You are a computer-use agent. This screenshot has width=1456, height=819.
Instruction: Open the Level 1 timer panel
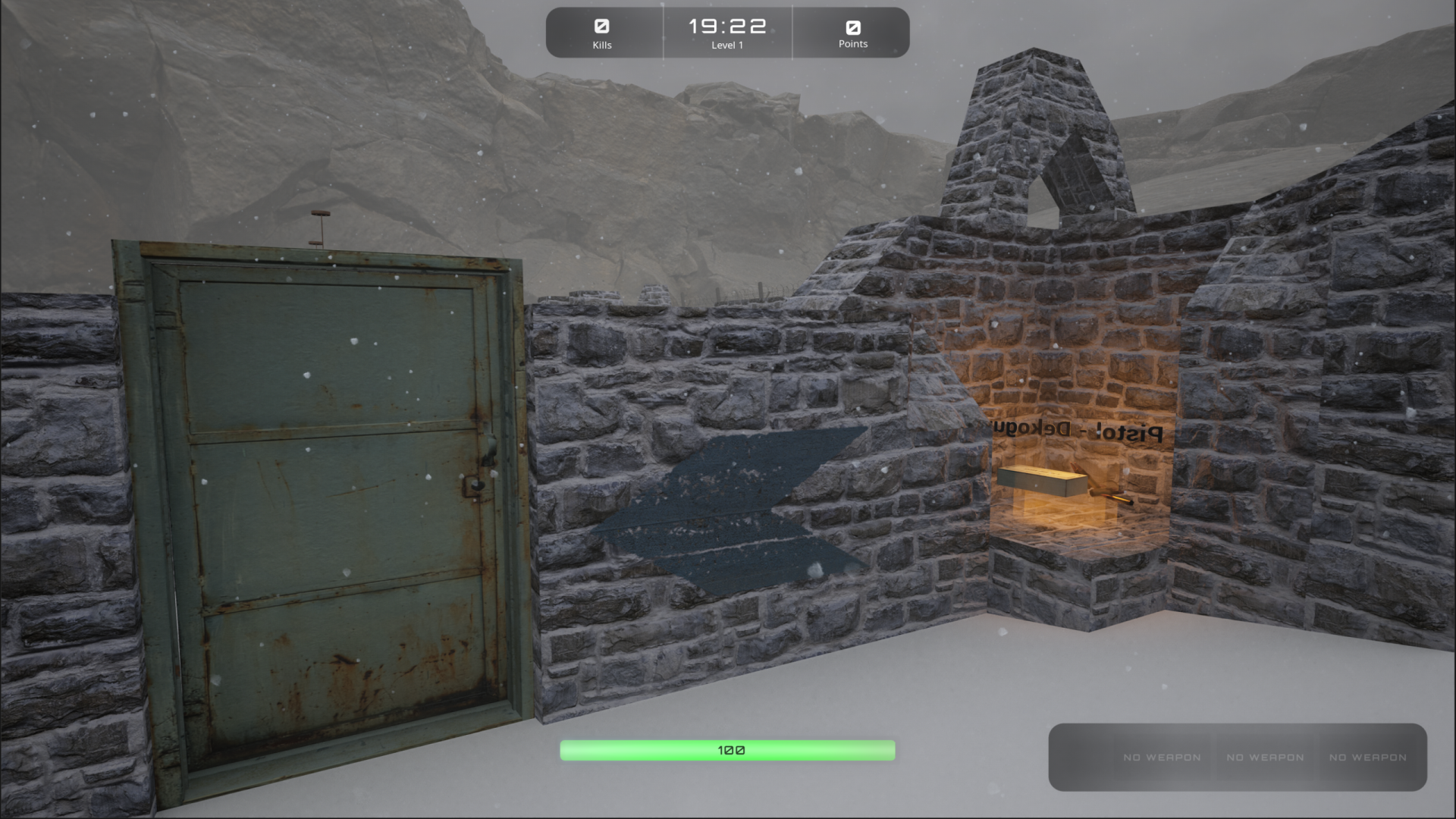pos(726,32)
